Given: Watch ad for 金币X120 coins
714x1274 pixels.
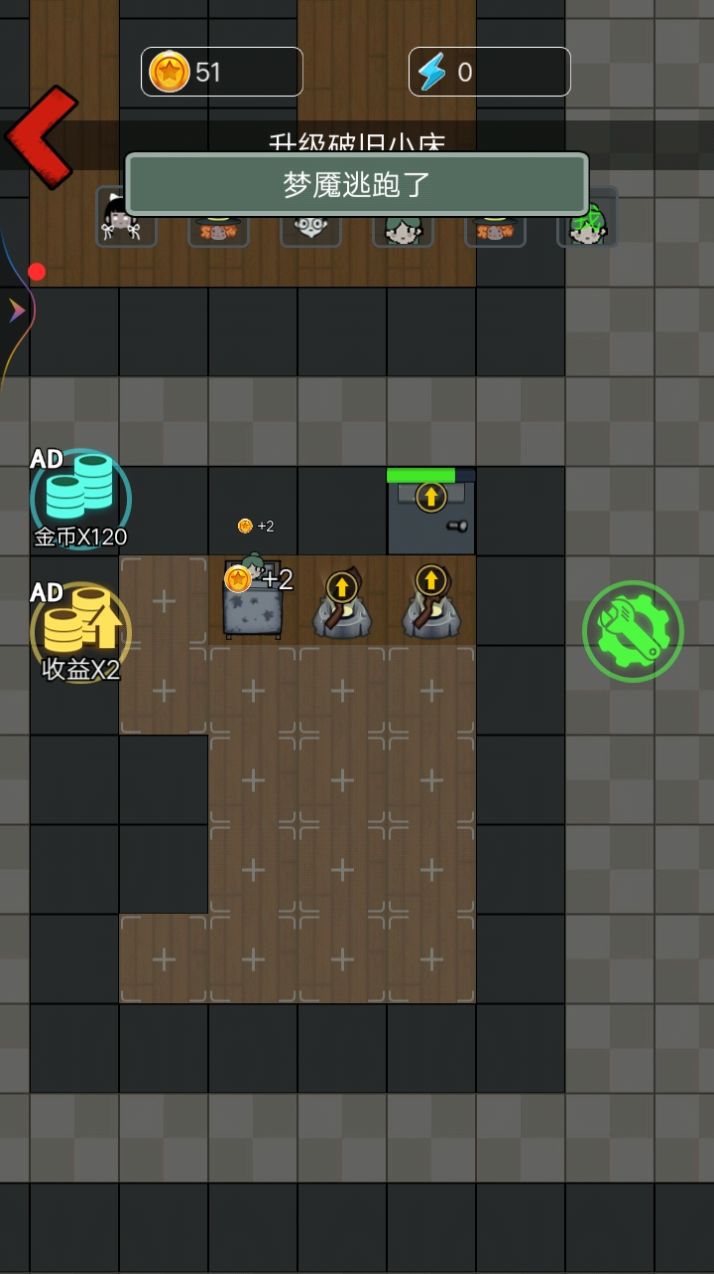Looking at the screenshot, I should (80, 498).
